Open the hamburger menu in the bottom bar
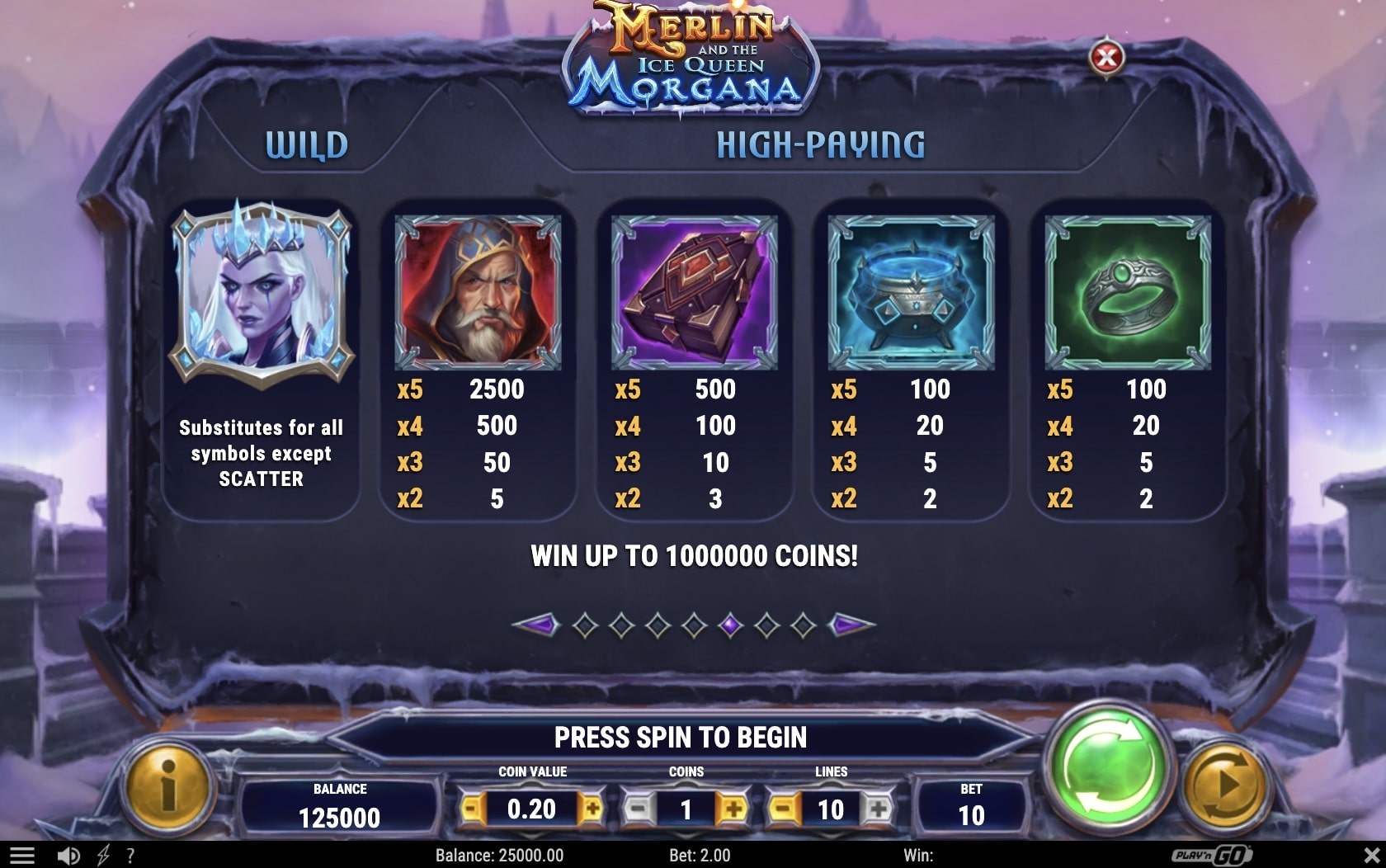 point(21,856)
